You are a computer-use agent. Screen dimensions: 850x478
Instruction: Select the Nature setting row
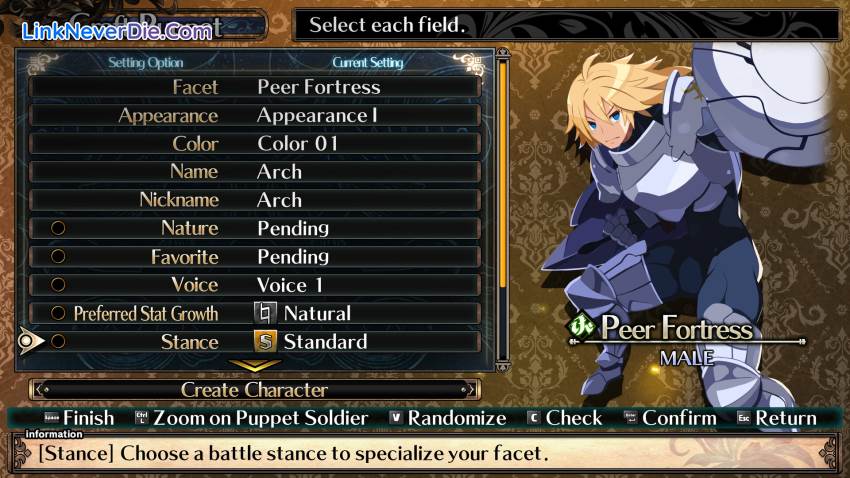[255, 228]
